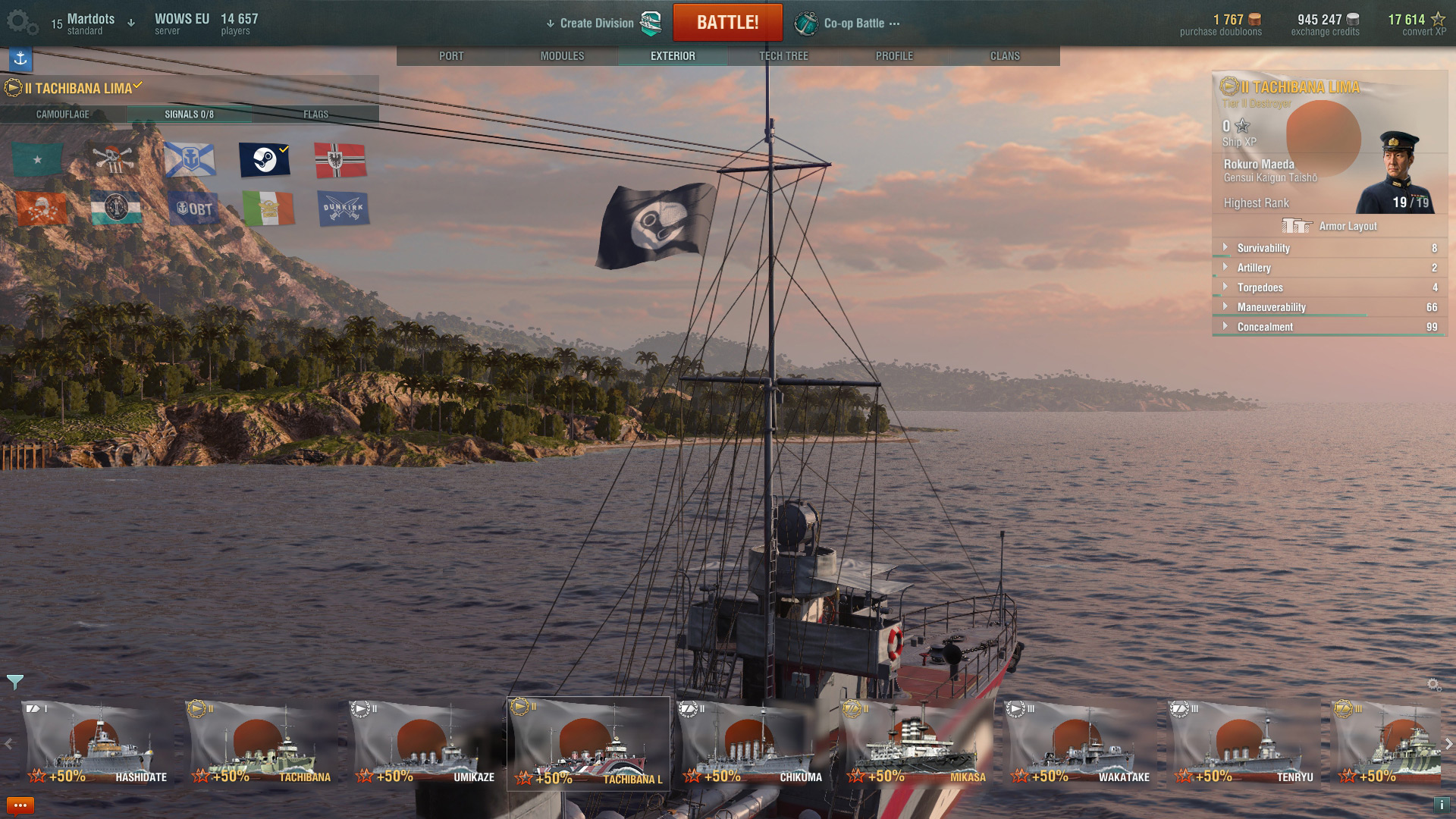The image size is (1456, 819).
Task: Open the Armor Layout viewer
Action: click(1329, 226)
